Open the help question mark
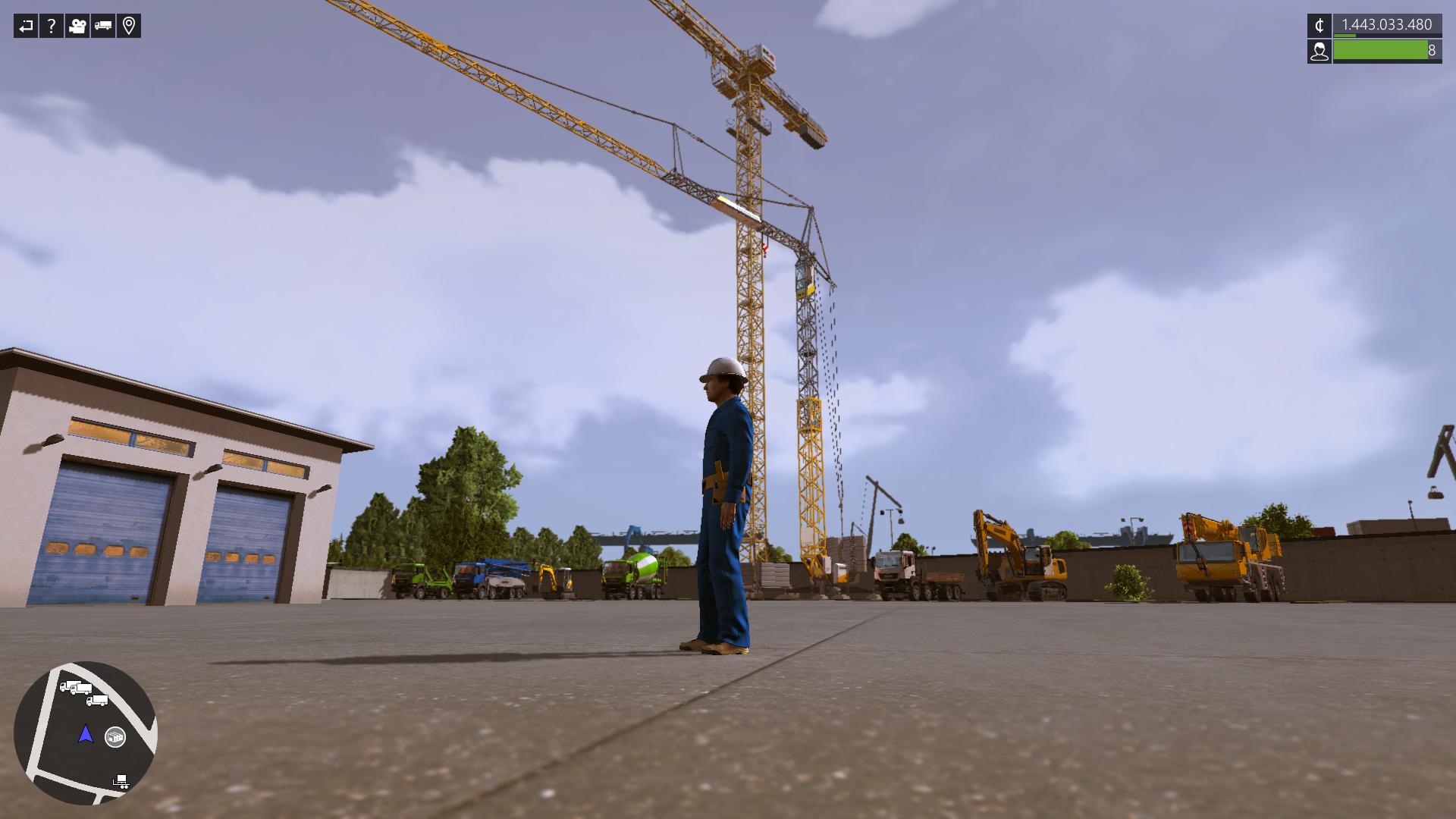Viewport: 1456px width, 819px height. [52, 27]
